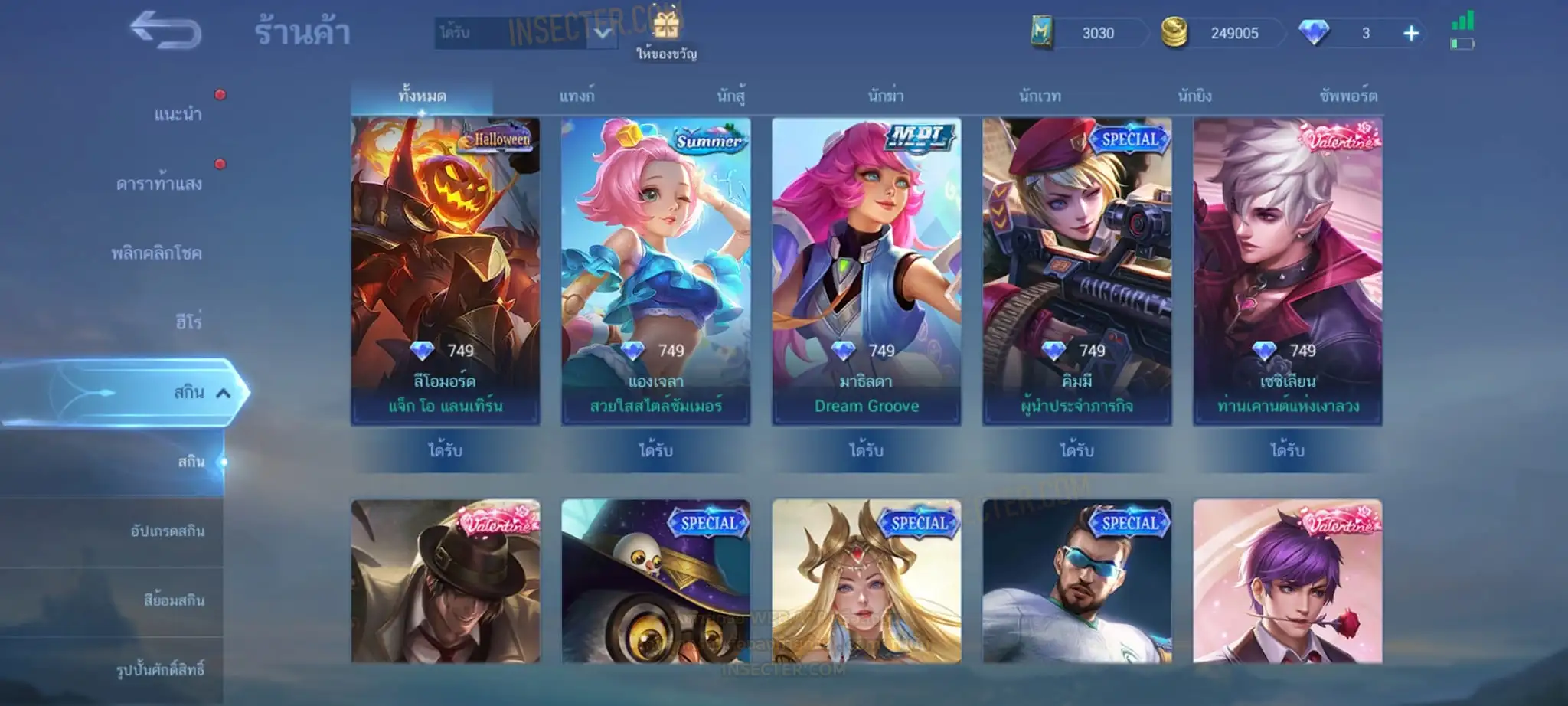The width and height of the screenshot is (1568, 706).
Task: Switch to the นักสู้ tab
Action: [x=731, y=96]
